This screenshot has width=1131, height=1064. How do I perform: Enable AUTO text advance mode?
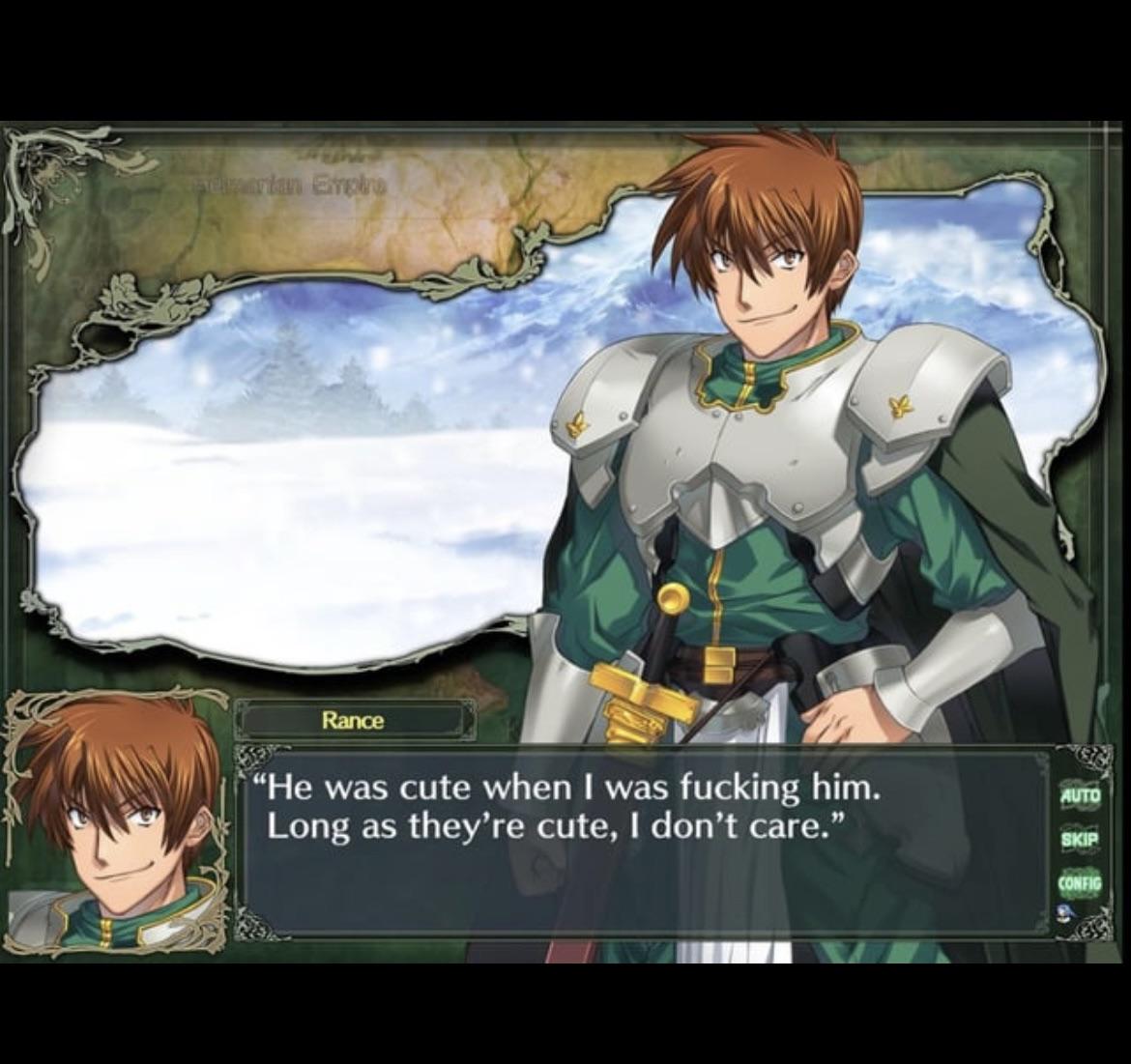point(1080,796)
